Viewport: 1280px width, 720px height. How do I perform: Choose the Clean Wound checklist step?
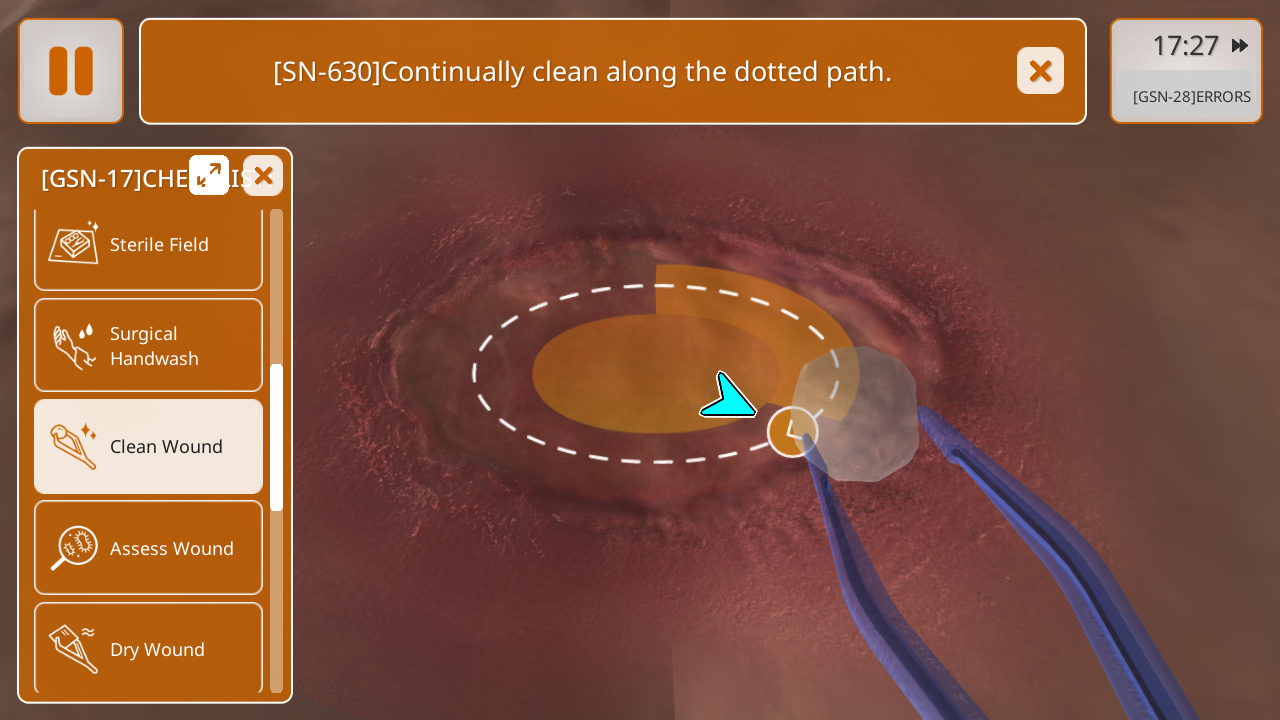coord(148,447)
